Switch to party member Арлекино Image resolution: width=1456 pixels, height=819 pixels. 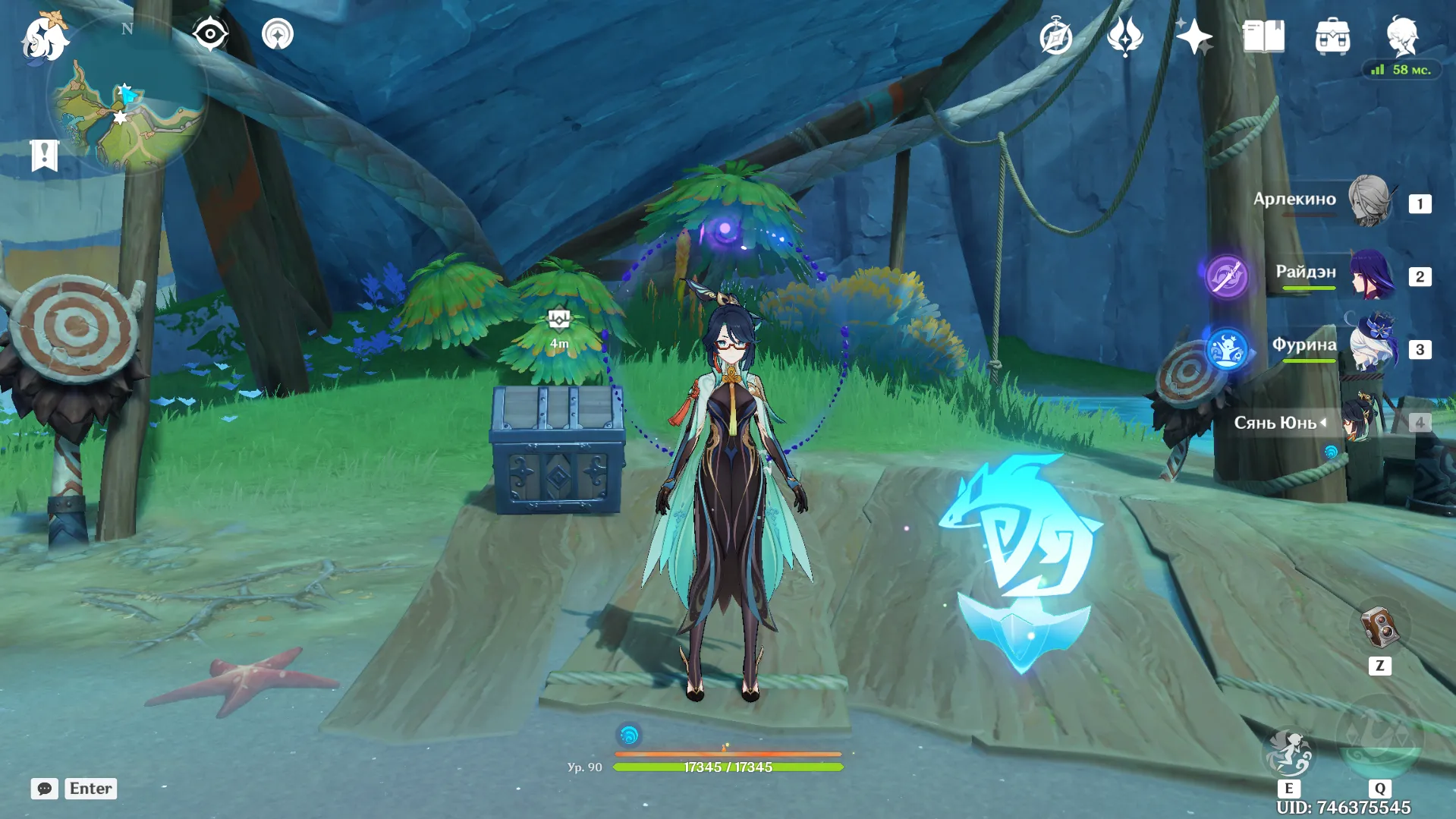(x=1370, y=201)
